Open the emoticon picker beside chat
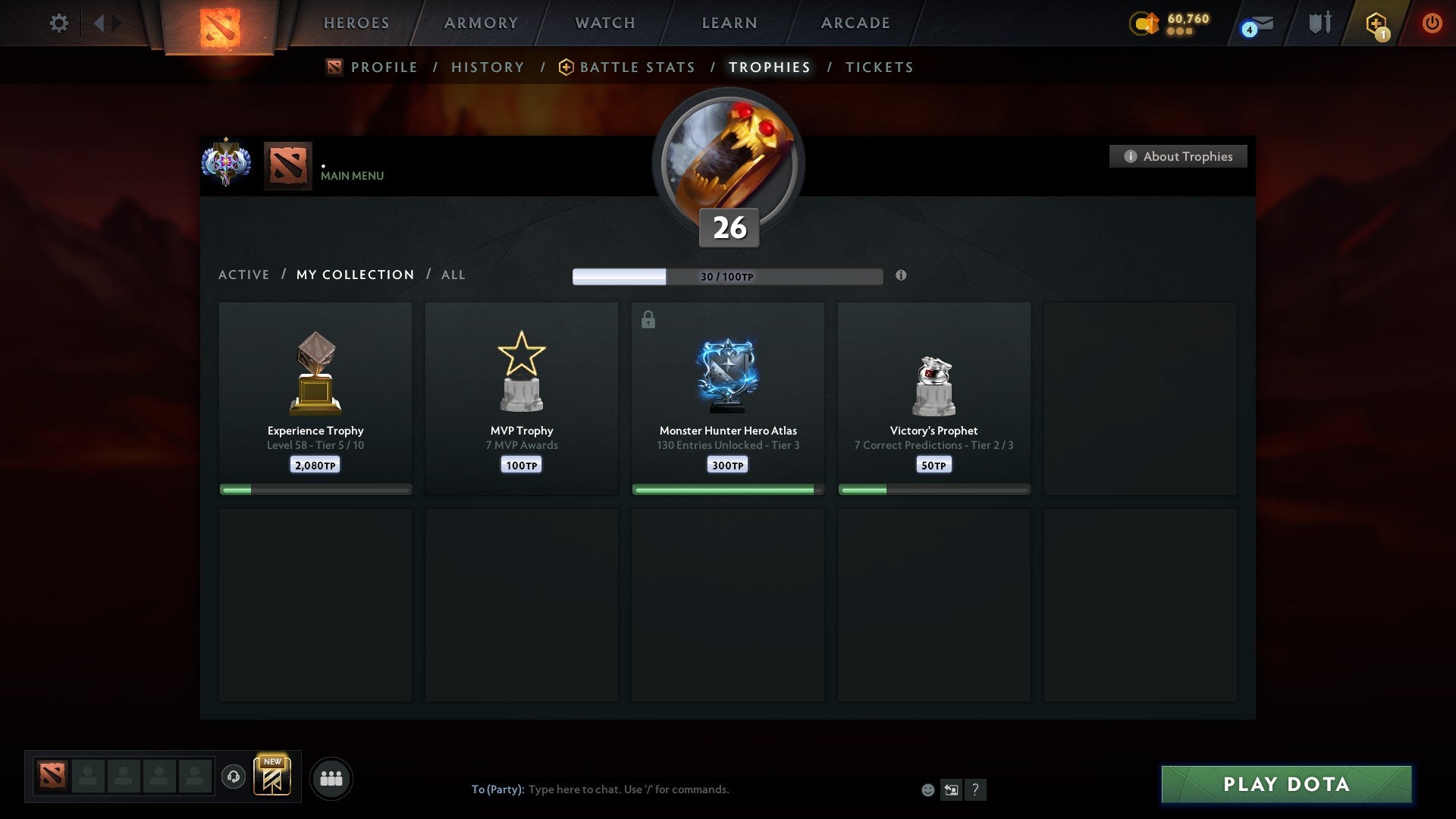This screenshot has width=1456, height=819. click(927, 789)
